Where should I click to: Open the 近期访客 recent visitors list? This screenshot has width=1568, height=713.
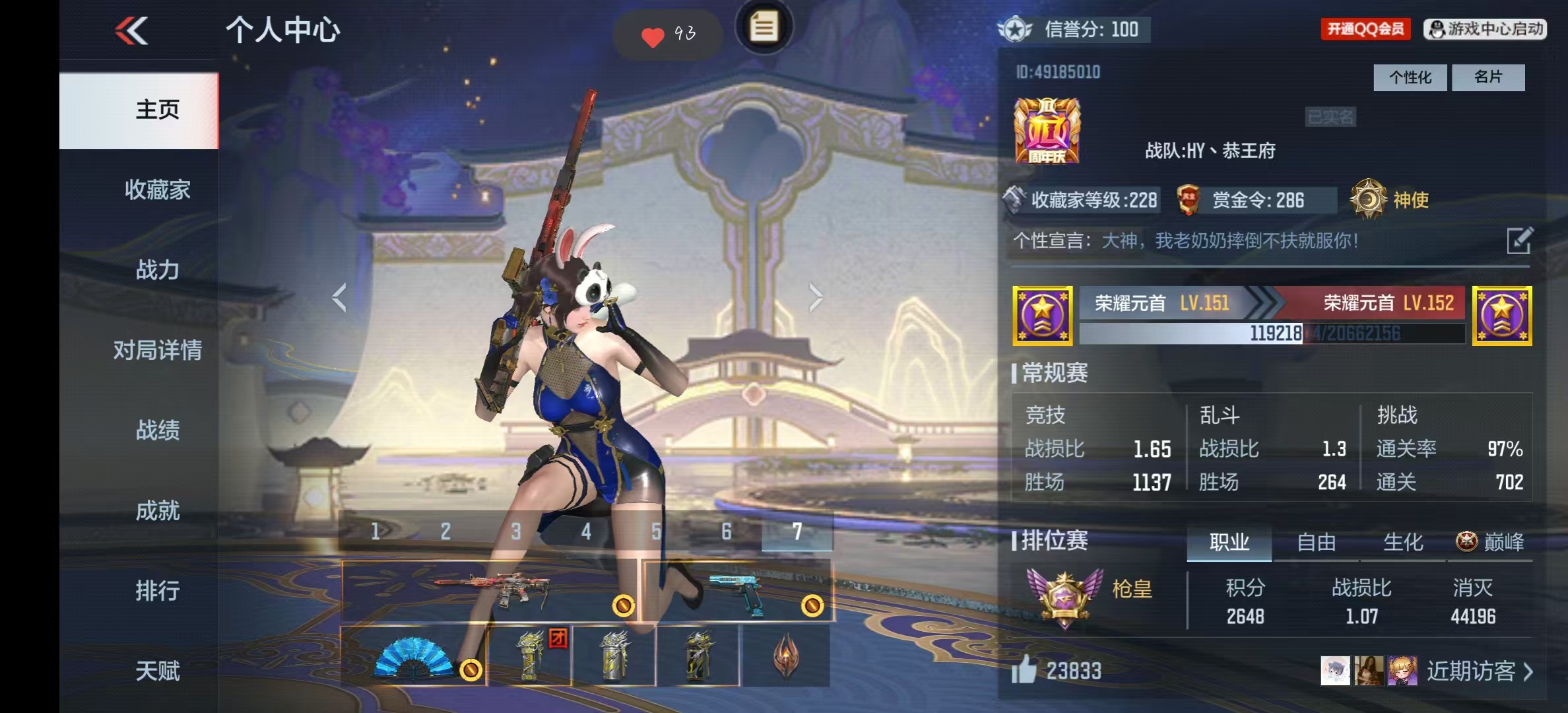click(x=1478, y=671)
